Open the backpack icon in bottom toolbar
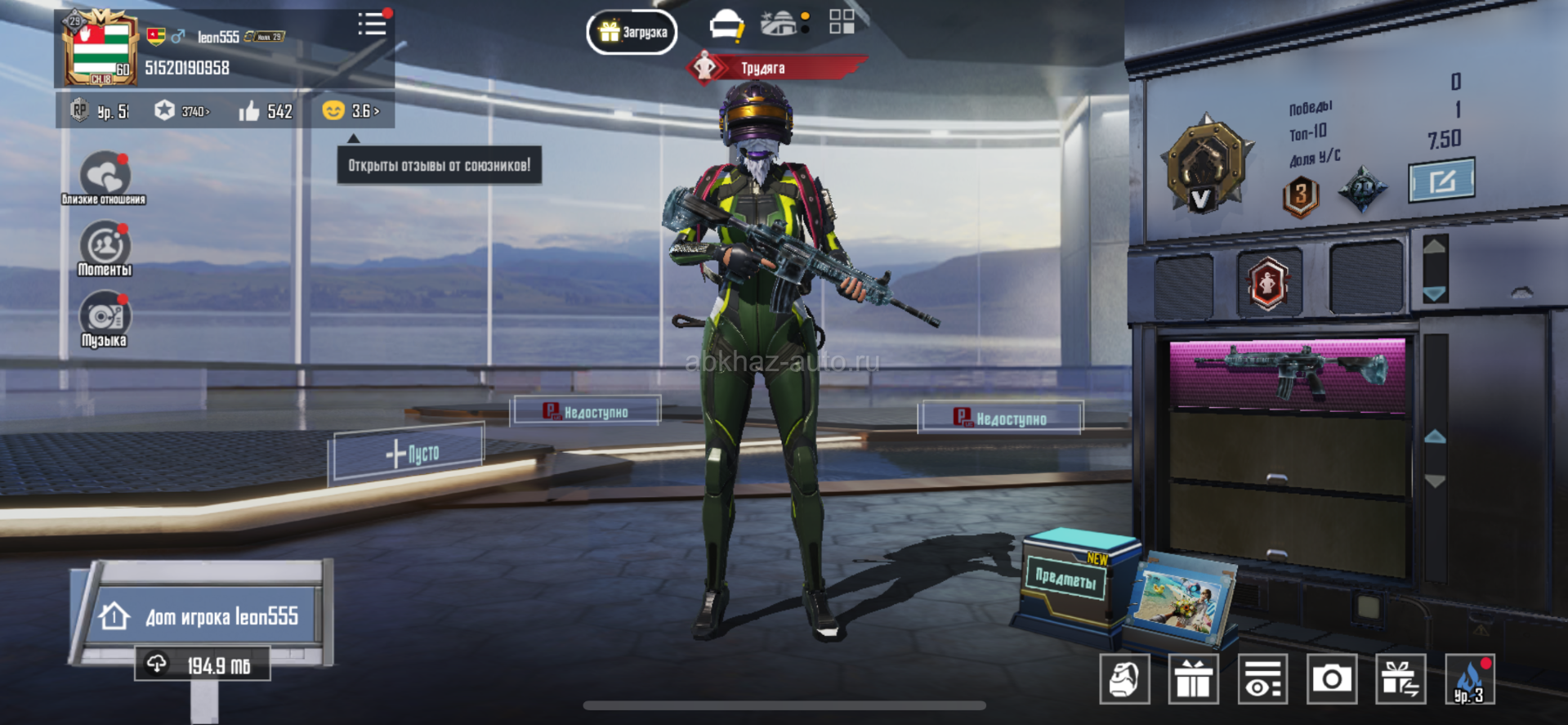The image size is (1568, 725). click(1124, 679)
